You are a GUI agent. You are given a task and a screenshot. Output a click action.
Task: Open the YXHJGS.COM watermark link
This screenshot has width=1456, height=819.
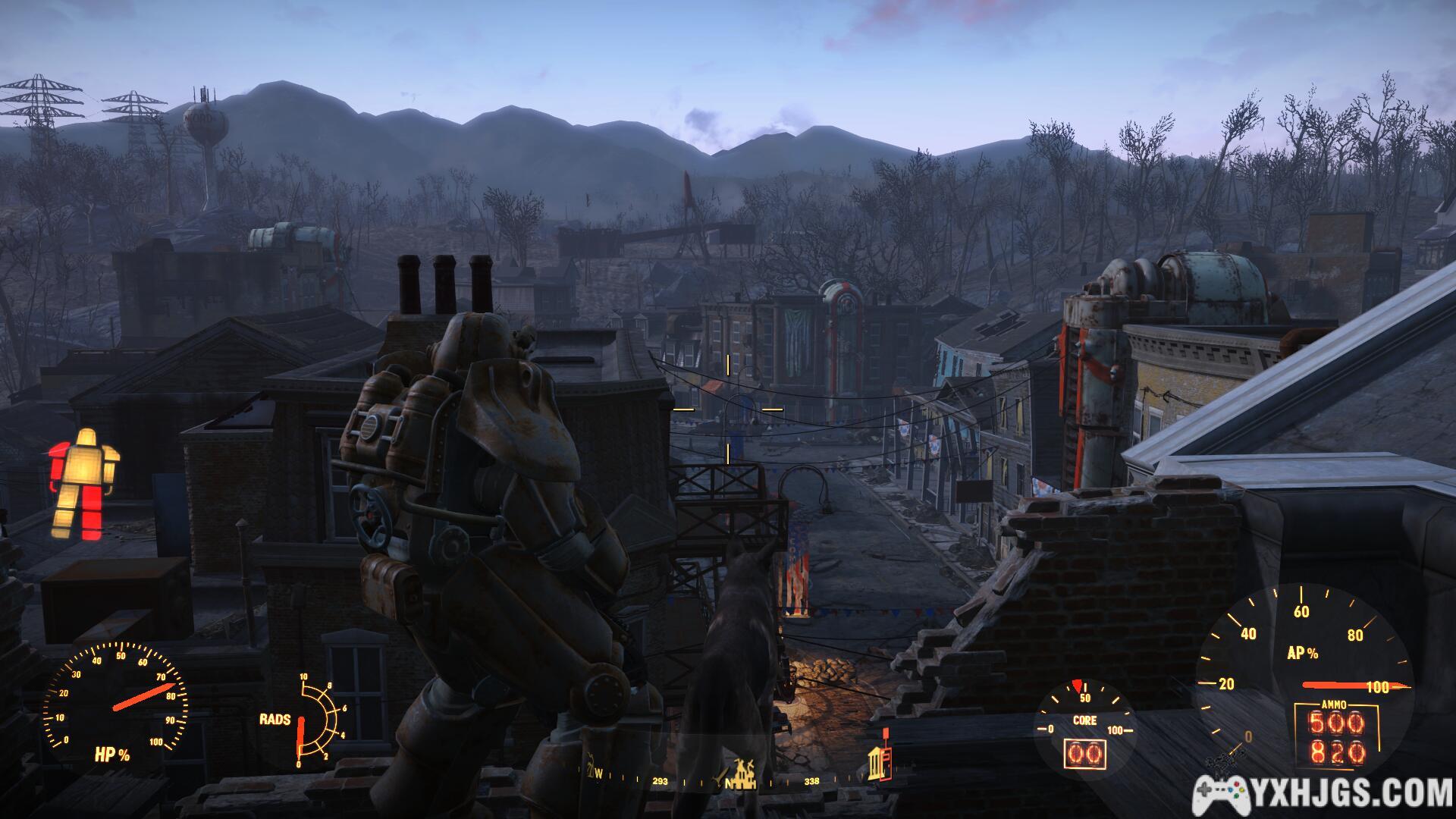[1323, 794]
